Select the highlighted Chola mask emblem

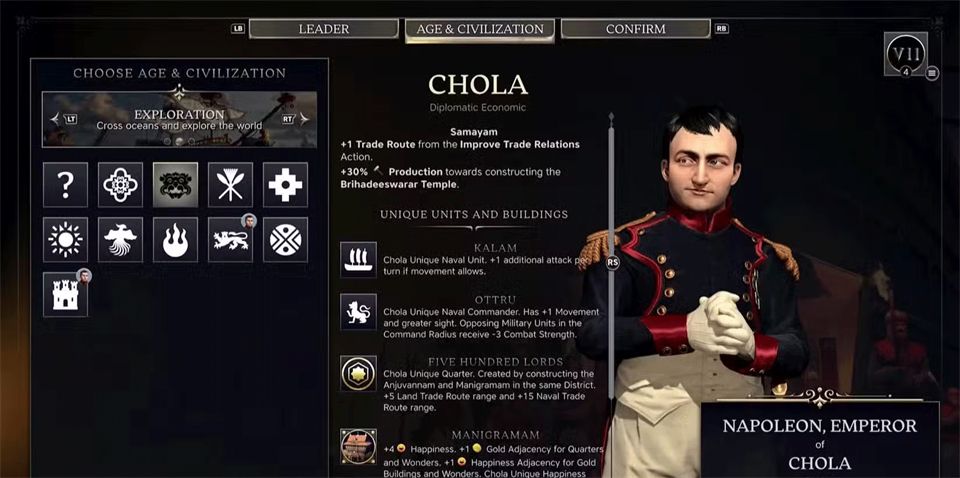(x=175, y=184)
